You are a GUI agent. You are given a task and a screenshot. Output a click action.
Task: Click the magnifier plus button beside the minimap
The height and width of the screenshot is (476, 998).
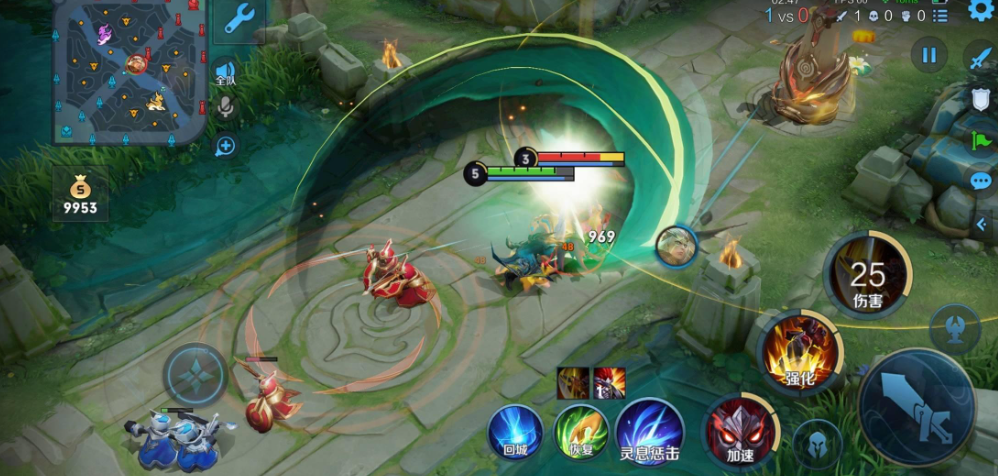226,147
